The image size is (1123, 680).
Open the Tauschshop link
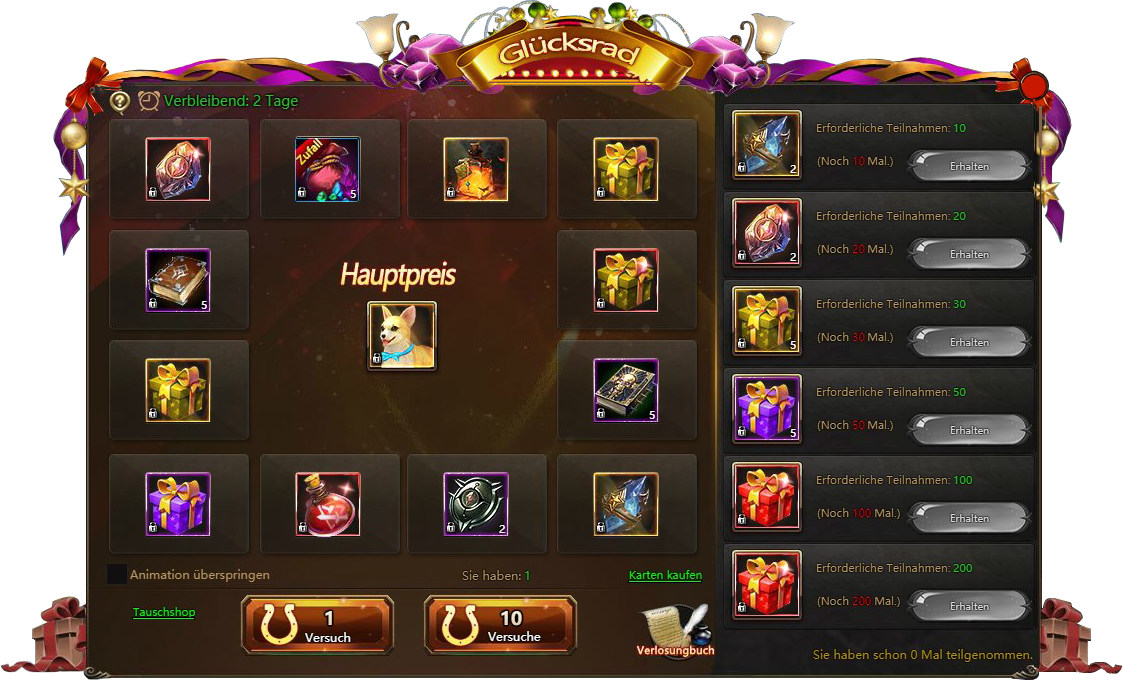pos(164,612)
